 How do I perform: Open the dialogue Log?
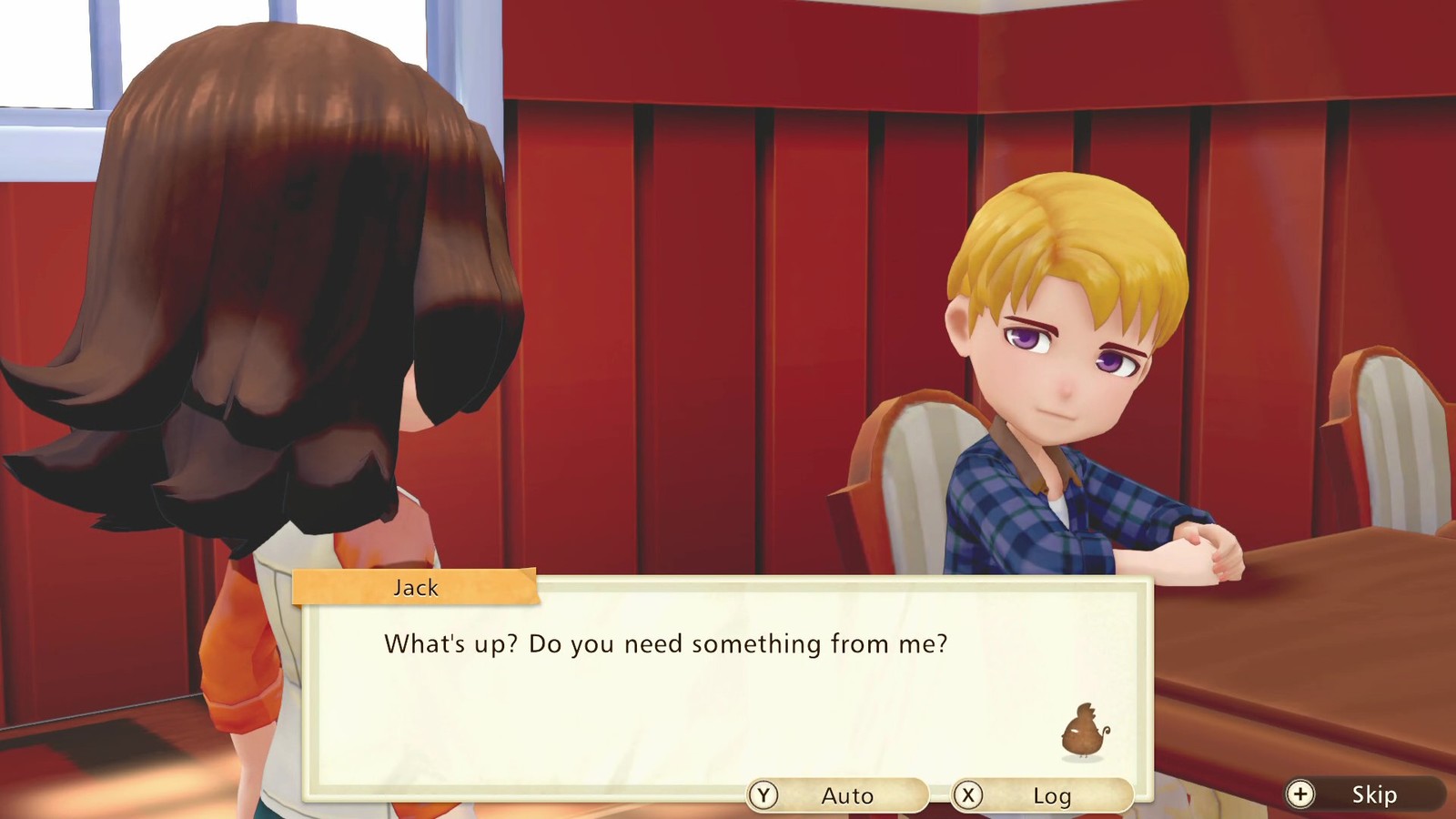coord(1042,795)
